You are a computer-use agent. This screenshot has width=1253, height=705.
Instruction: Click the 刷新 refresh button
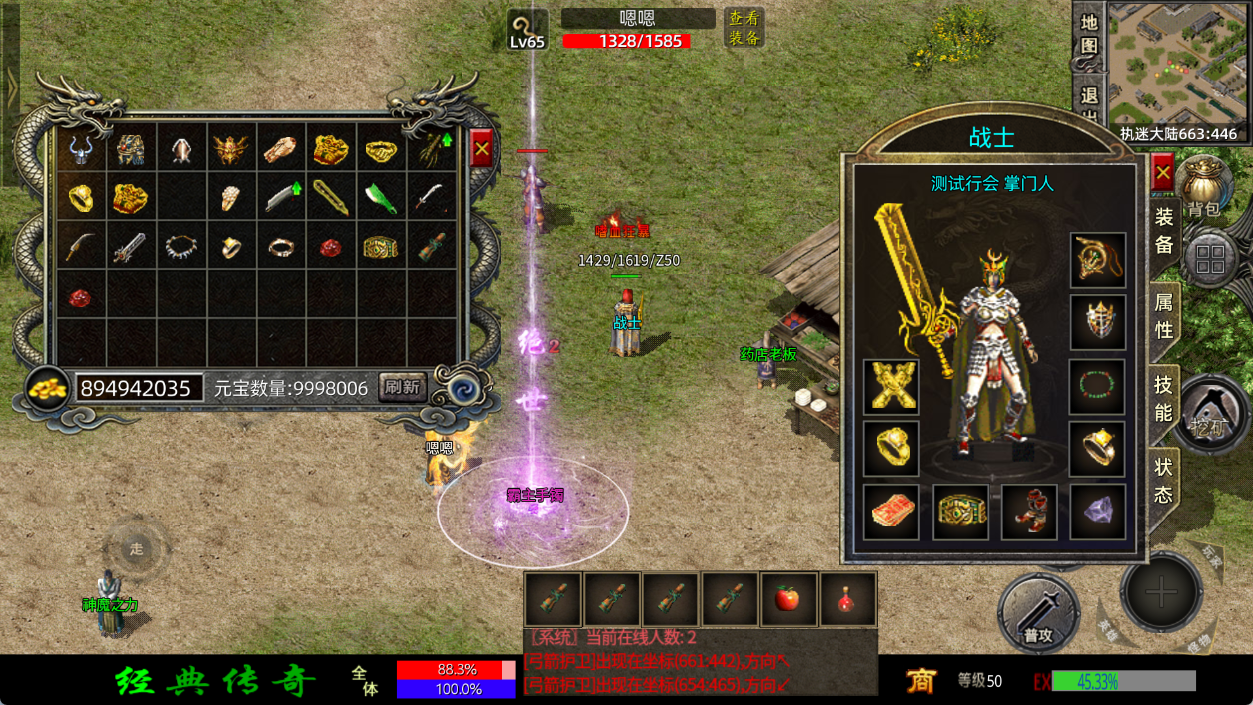click(402, 387)
